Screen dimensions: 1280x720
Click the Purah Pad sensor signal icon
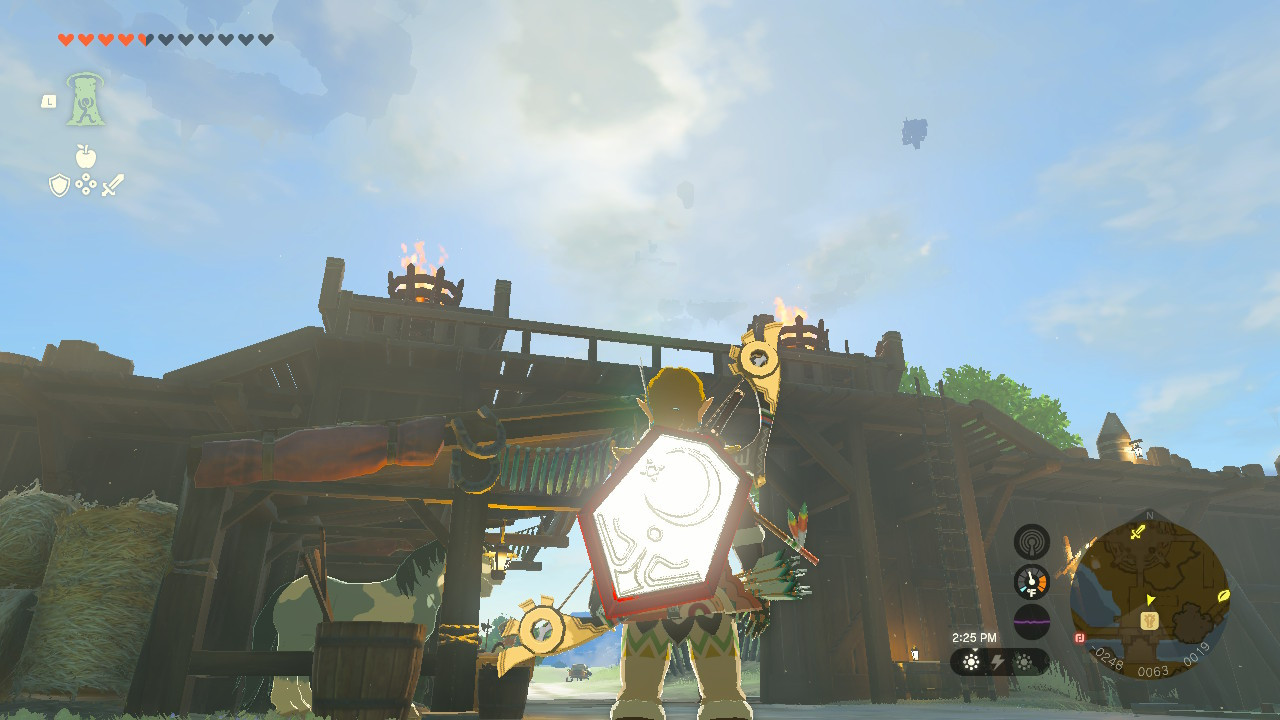[x=1032, y=542]
